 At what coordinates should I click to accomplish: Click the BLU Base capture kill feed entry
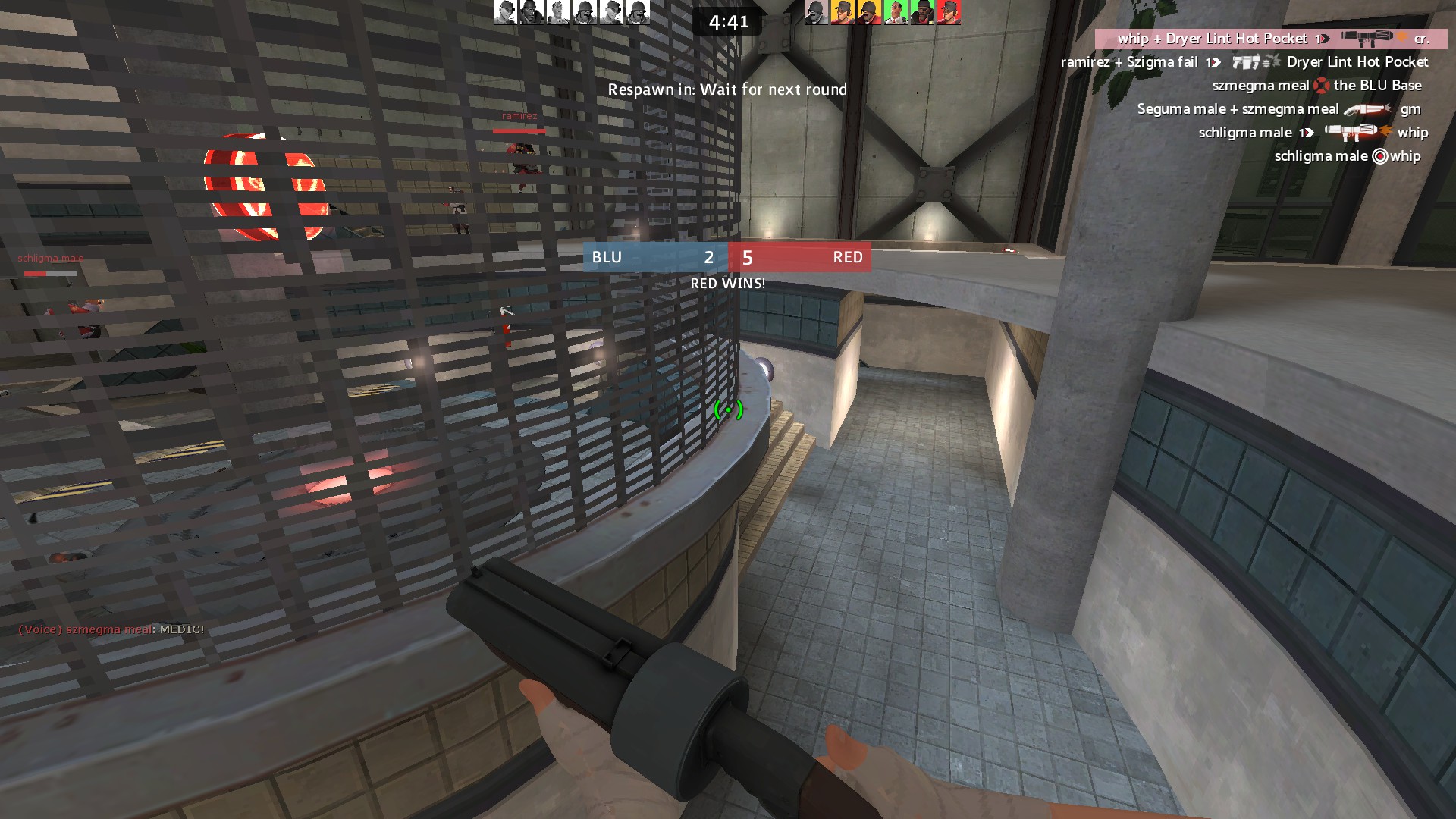point(1316,86)
